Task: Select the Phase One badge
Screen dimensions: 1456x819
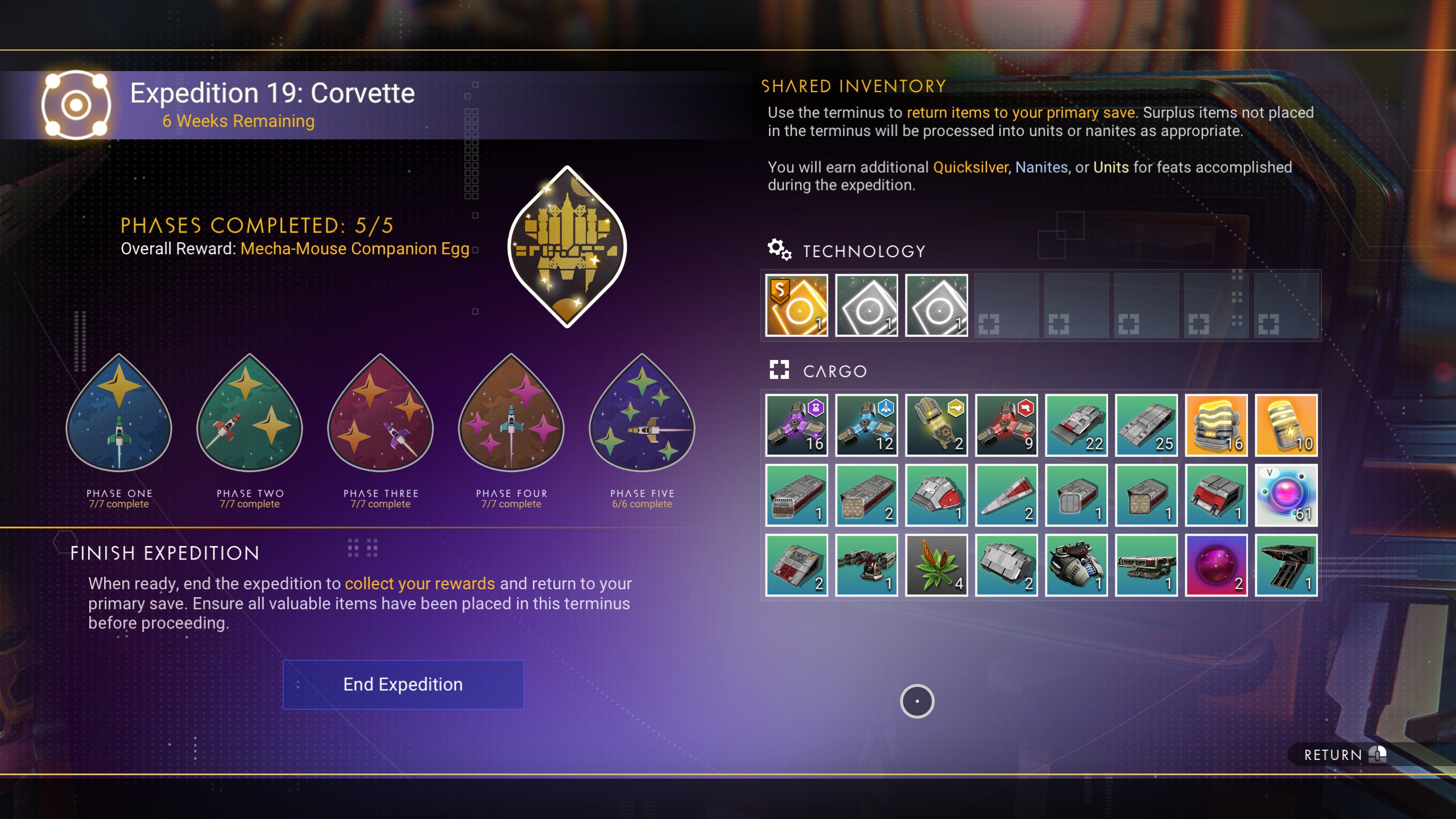Action: [119, 414]
